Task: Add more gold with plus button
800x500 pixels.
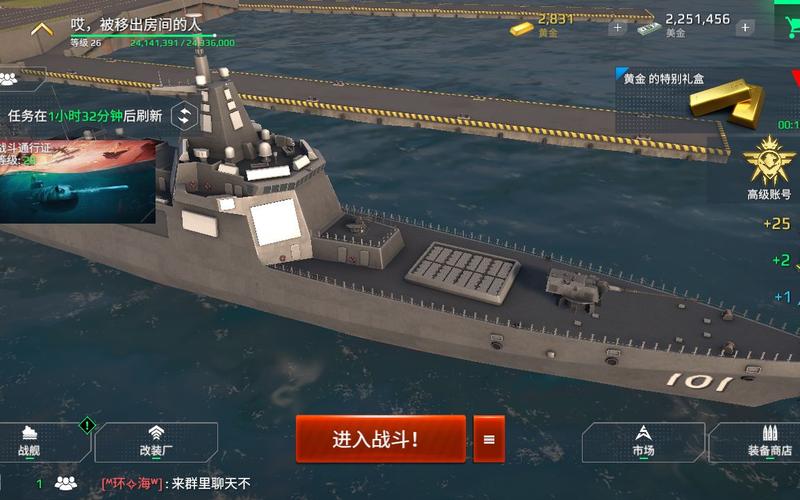Action: [617, 27]
